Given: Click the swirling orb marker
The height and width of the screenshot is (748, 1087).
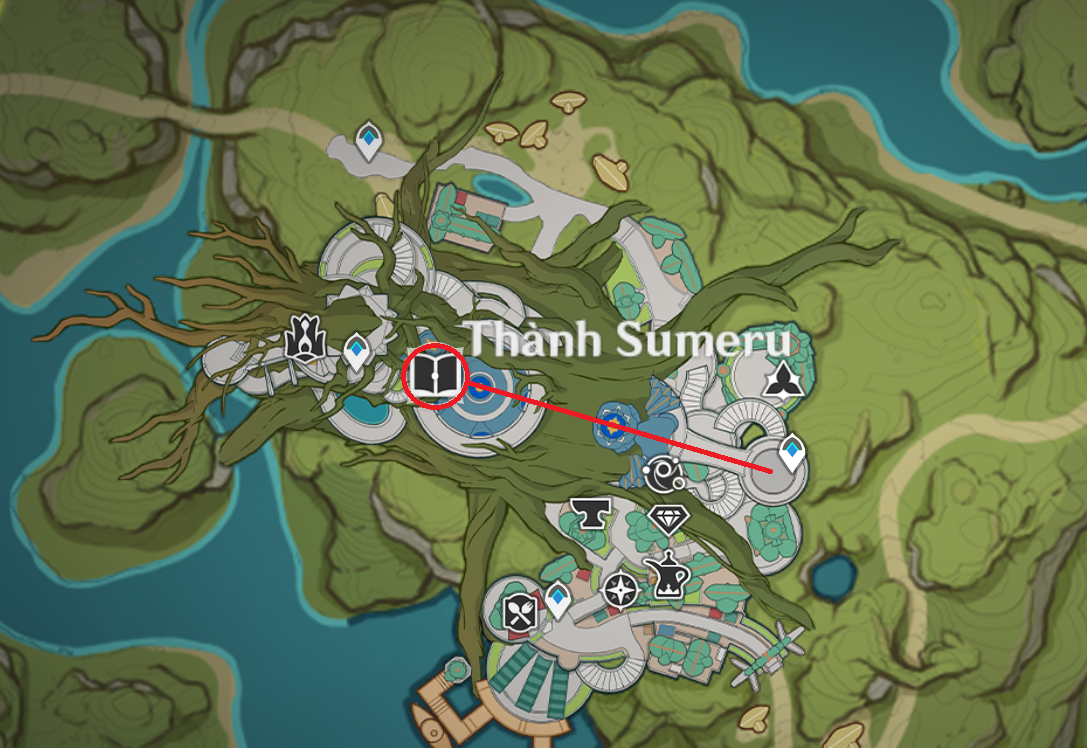Looking at the screenshot, I should pyautogui.click(x=662, y=474).
